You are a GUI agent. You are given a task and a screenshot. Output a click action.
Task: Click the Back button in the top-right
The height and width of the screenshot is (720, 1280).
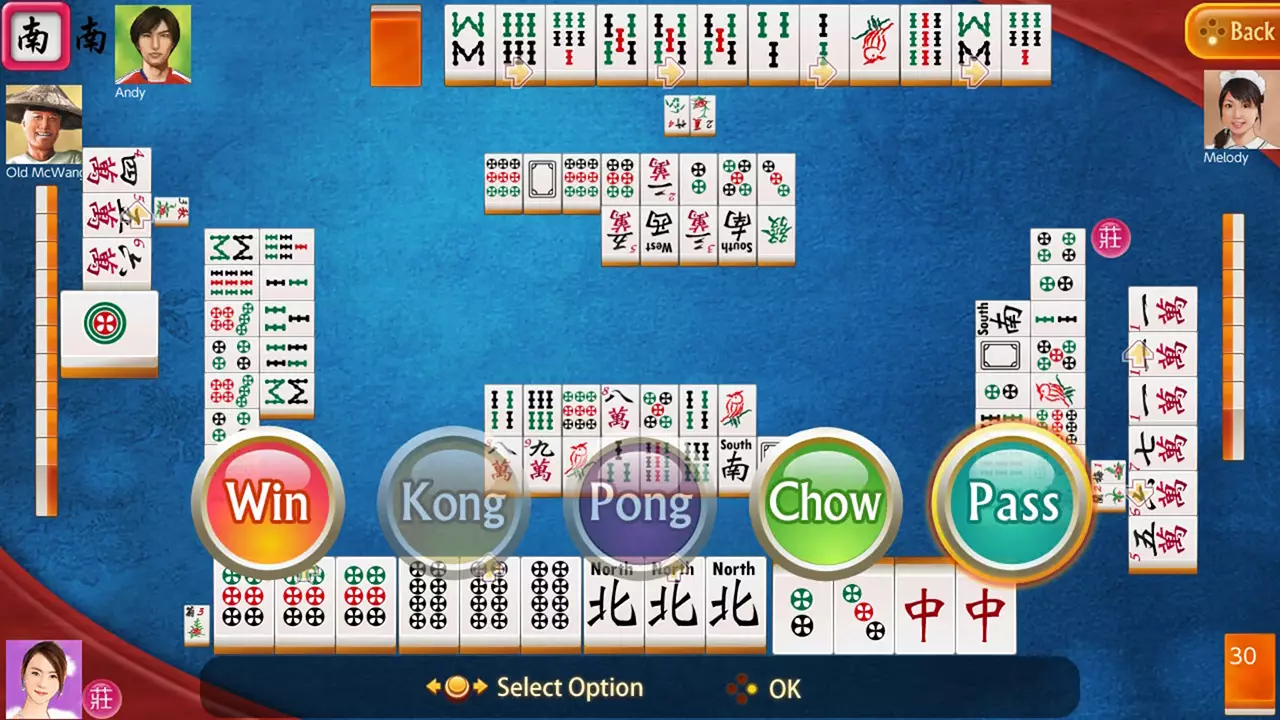coord(1235,31)
